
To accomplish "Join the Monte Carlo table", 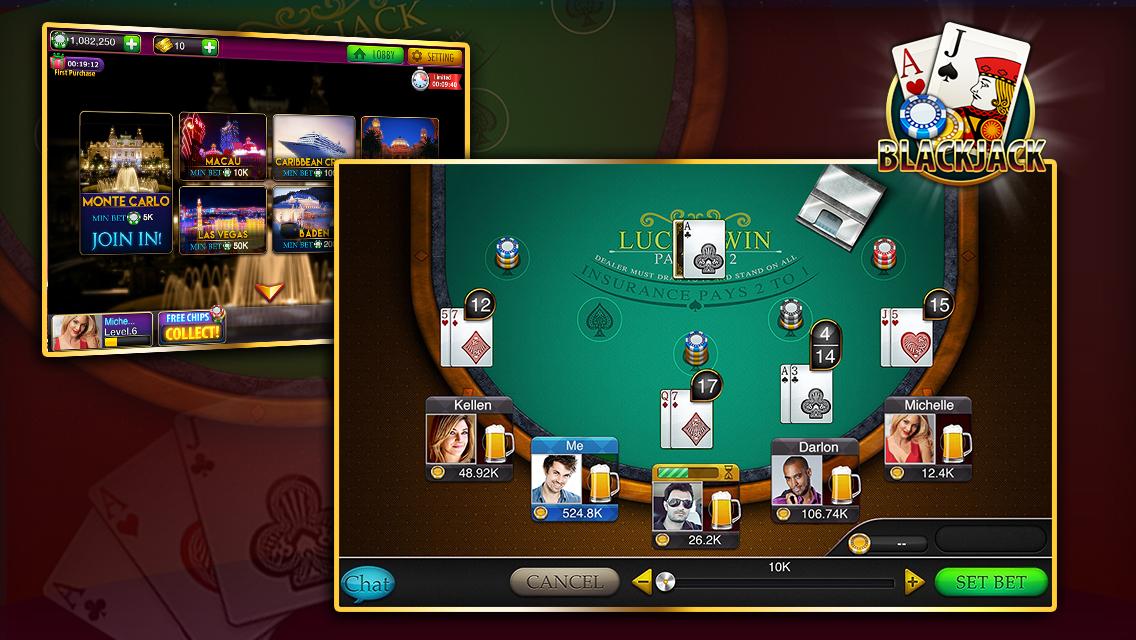I will [126, 239].
